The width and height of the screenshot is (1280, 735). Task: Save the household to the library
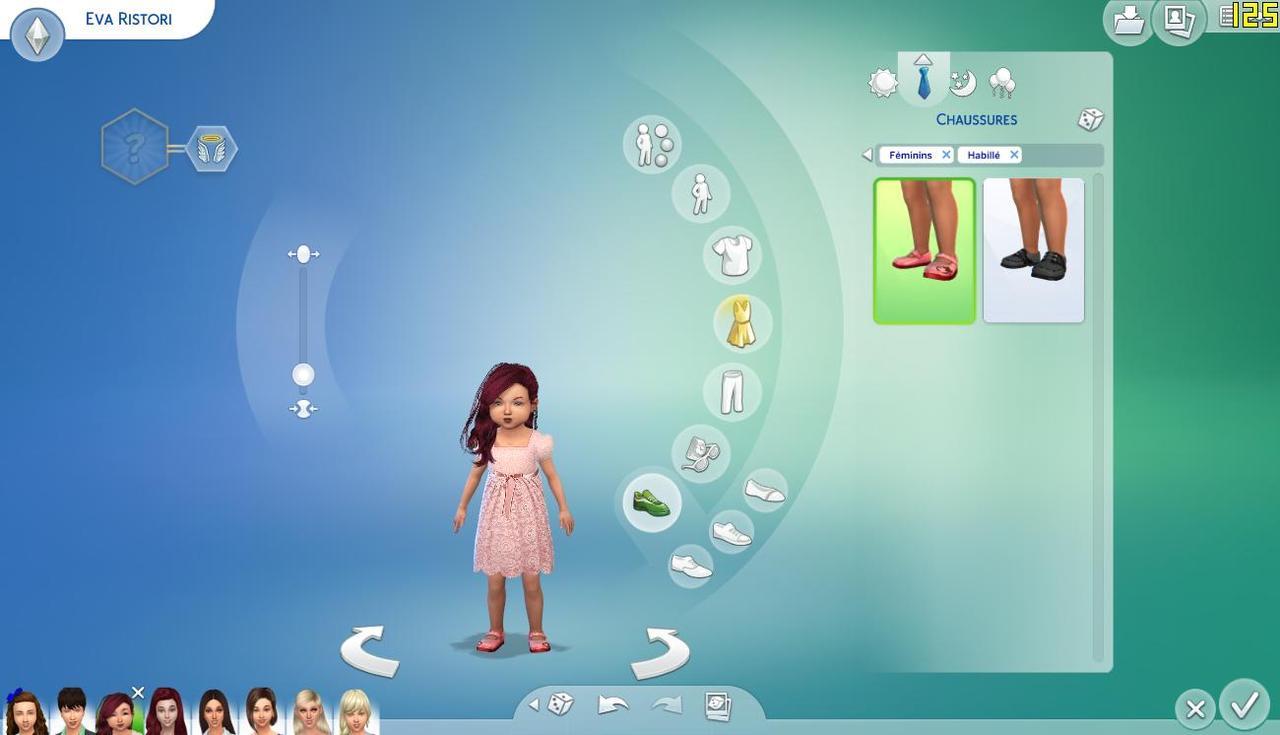click(x=1128, y=20)
